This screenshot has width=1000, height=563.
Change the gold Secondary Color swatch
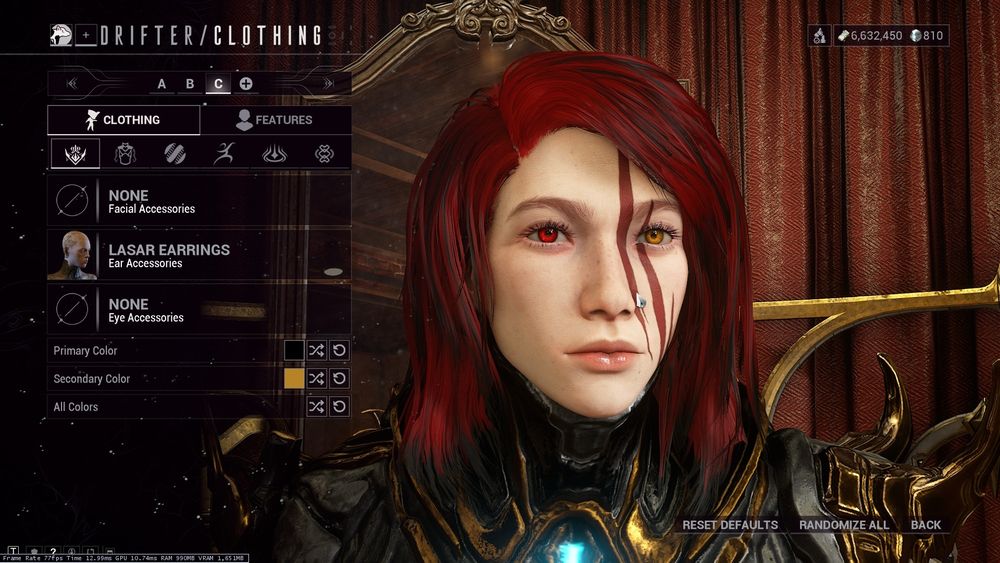click(x=294, y=379)
